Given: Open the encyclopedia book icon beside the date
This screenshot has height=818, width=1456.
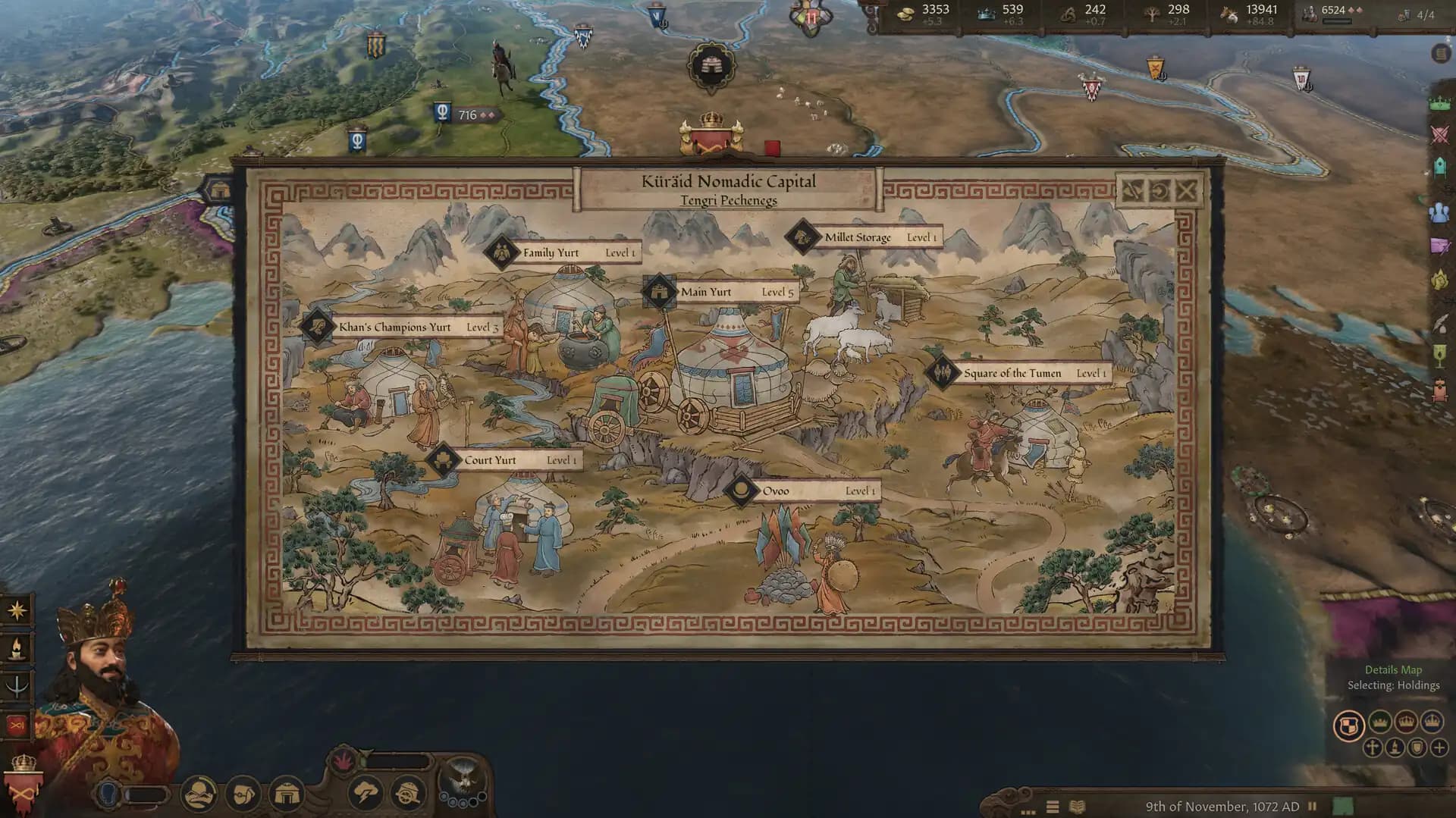Looking at the screenshot, I should tap(1077, 806).
